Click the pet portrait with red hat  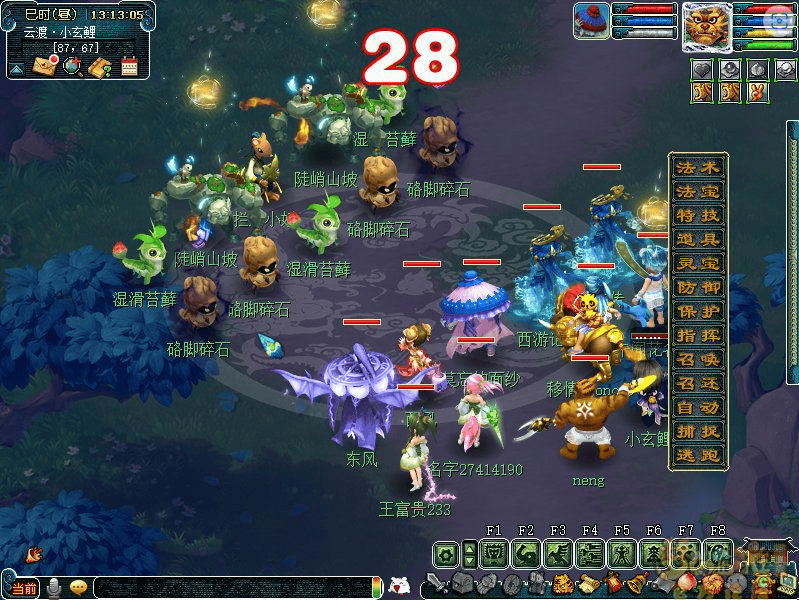click(x=591, y=21)
